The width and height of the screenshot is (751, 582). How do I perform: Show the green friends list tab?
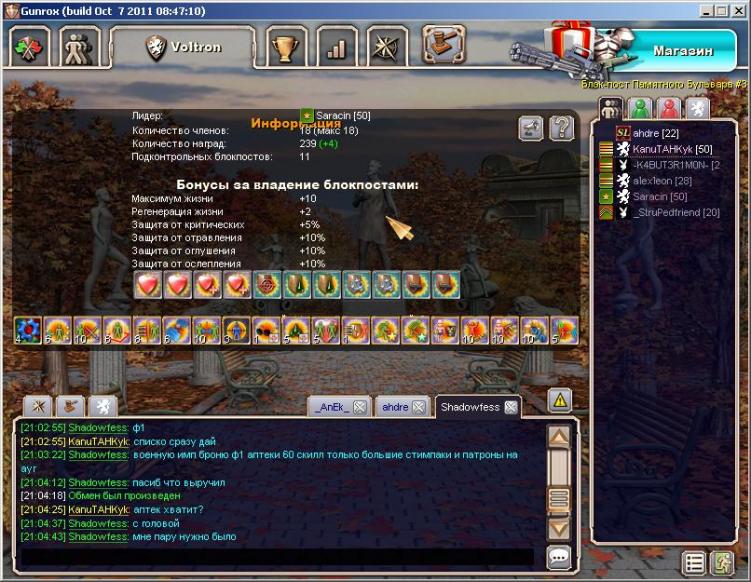tap(640, 109)
